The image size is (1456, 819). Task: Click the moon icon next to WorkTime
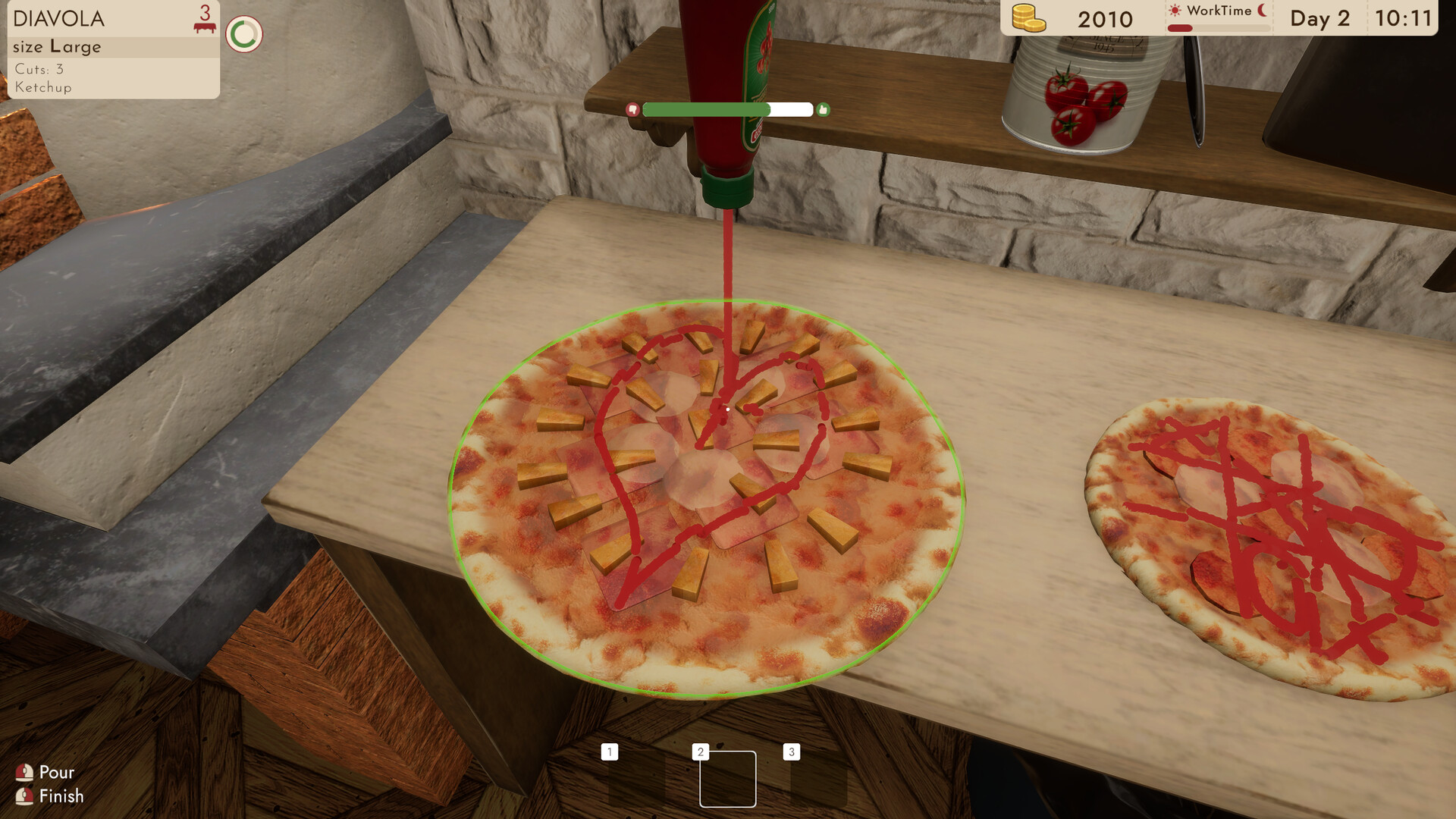(1261, 11)
